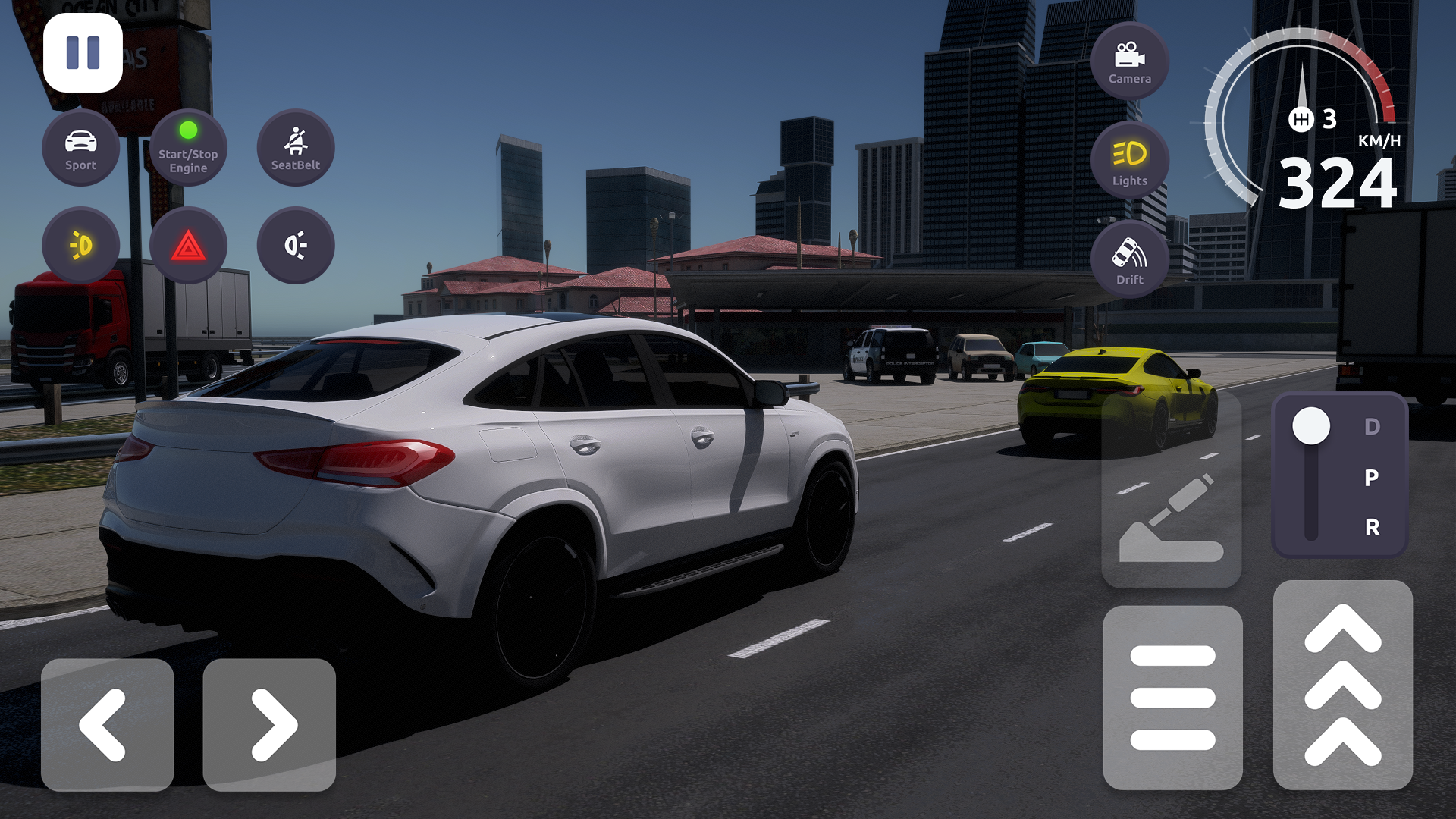Click the headlights icon below Sport
This screenshot has height=819, width=1456.
pos(81,244)
